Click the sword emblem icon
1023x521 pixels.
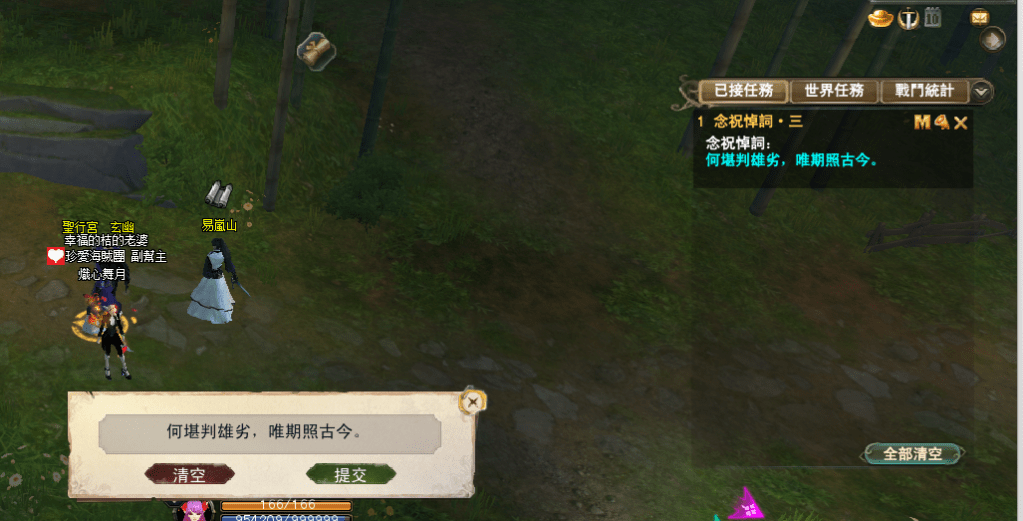pos(908,18)
